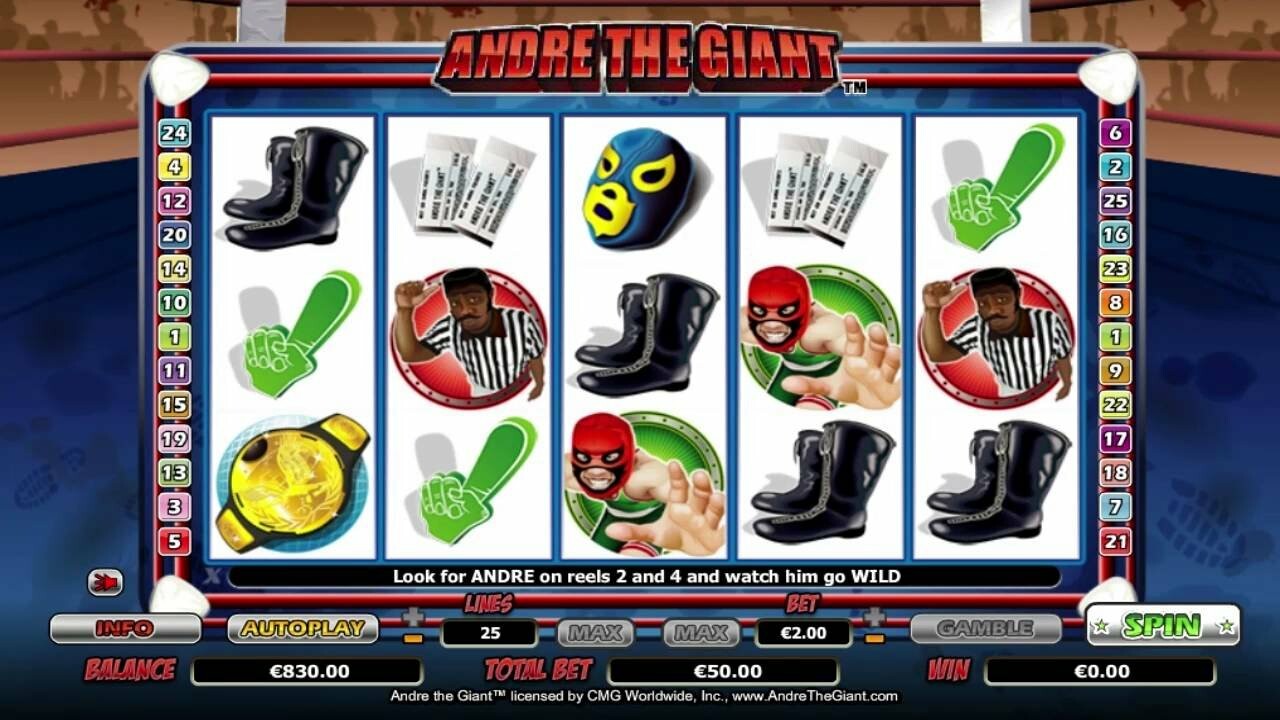The height and width of the screenshot is (720, 1280).
Task: Select the MAX button beside the Lines counter
Action: pyautogui.click(x=596, y=632)
